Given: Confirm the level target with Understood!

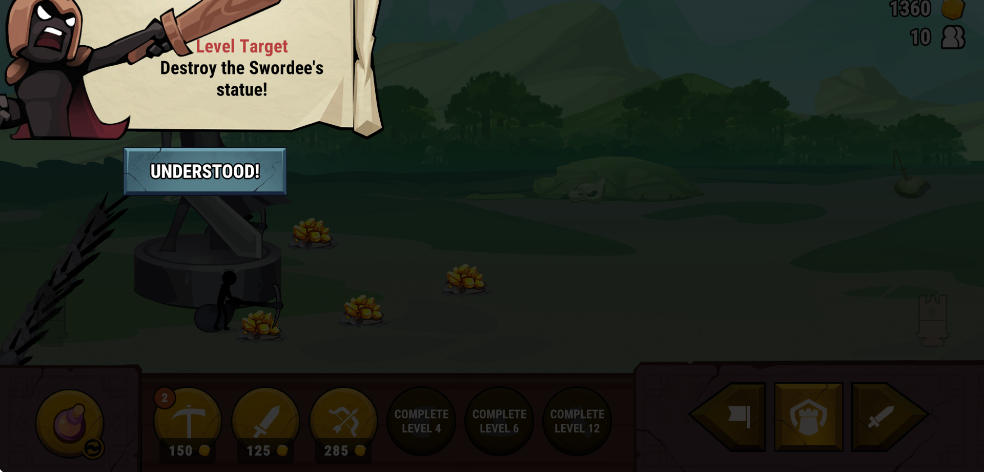Looking at the screenshot, I should click(x=205, y=171).
